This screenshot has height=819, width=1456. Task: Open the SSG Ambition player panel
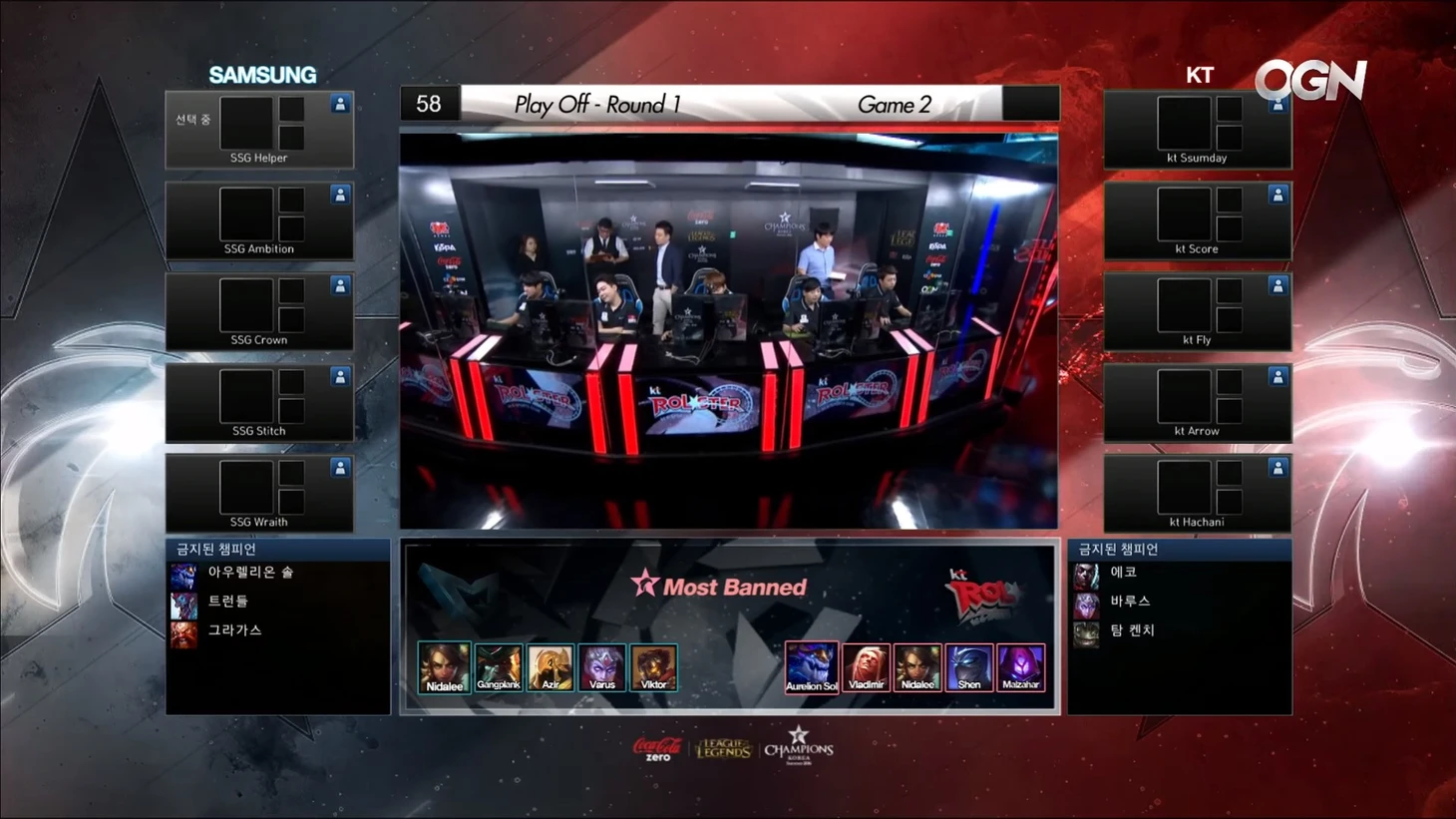click(x=259, y=220)
